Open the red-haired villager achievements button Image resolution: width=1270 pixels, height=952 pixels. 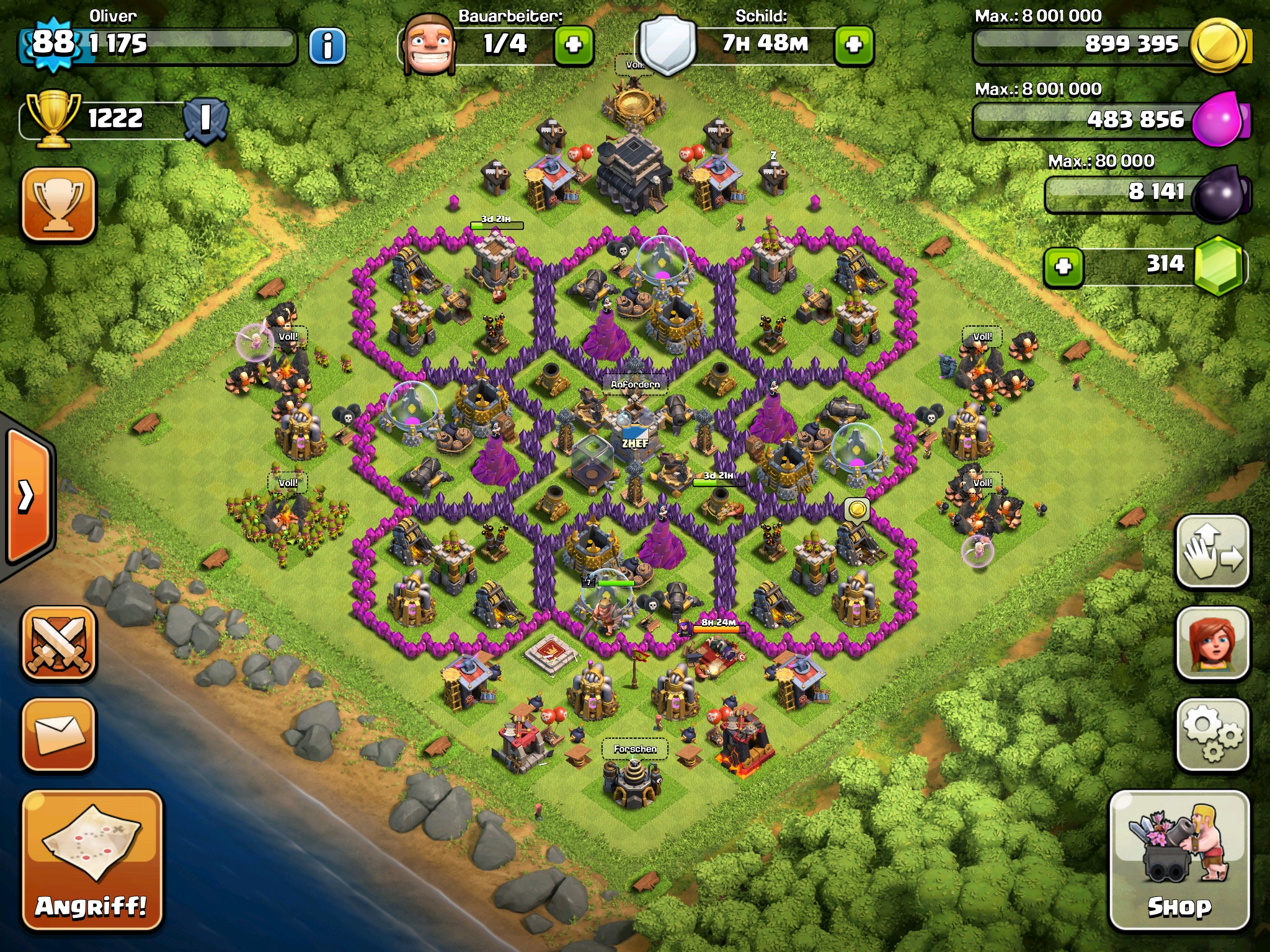point(1212,643)
